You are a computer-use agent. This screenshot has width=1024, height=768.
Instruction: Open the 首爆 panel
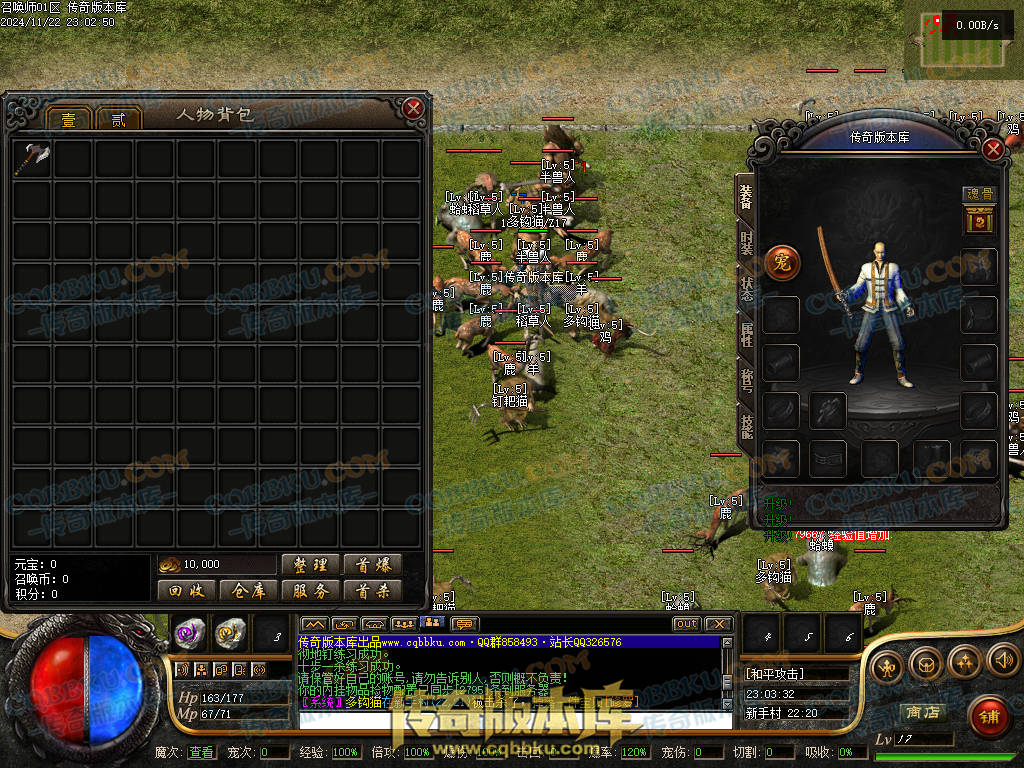(x=372, y=565)
